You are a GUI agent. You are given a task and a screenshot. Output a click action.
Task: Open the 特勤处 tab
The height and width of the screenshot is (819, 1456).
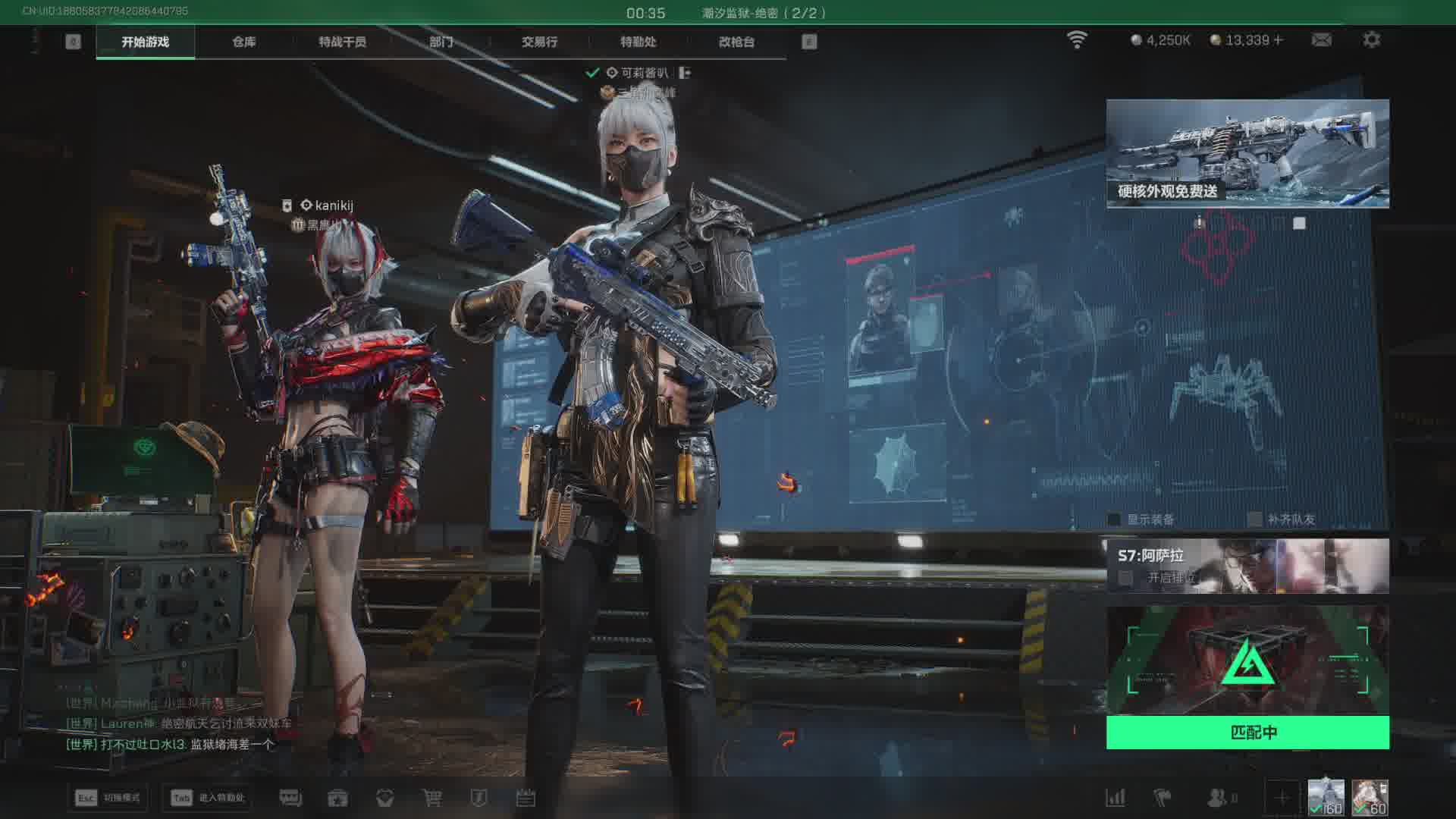point(638,42)
